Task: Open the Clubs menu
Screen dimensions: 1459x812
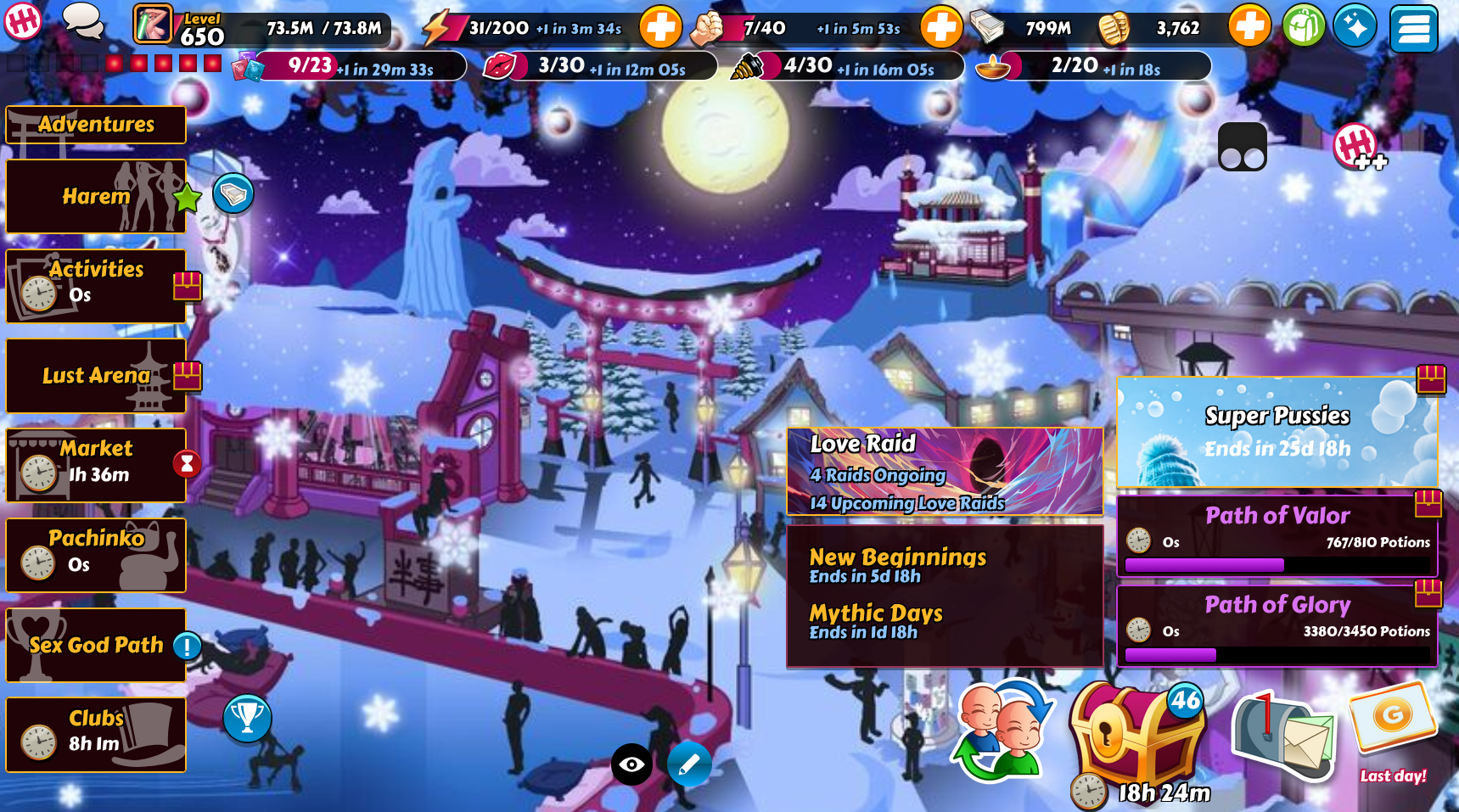Action: point(96,734)
